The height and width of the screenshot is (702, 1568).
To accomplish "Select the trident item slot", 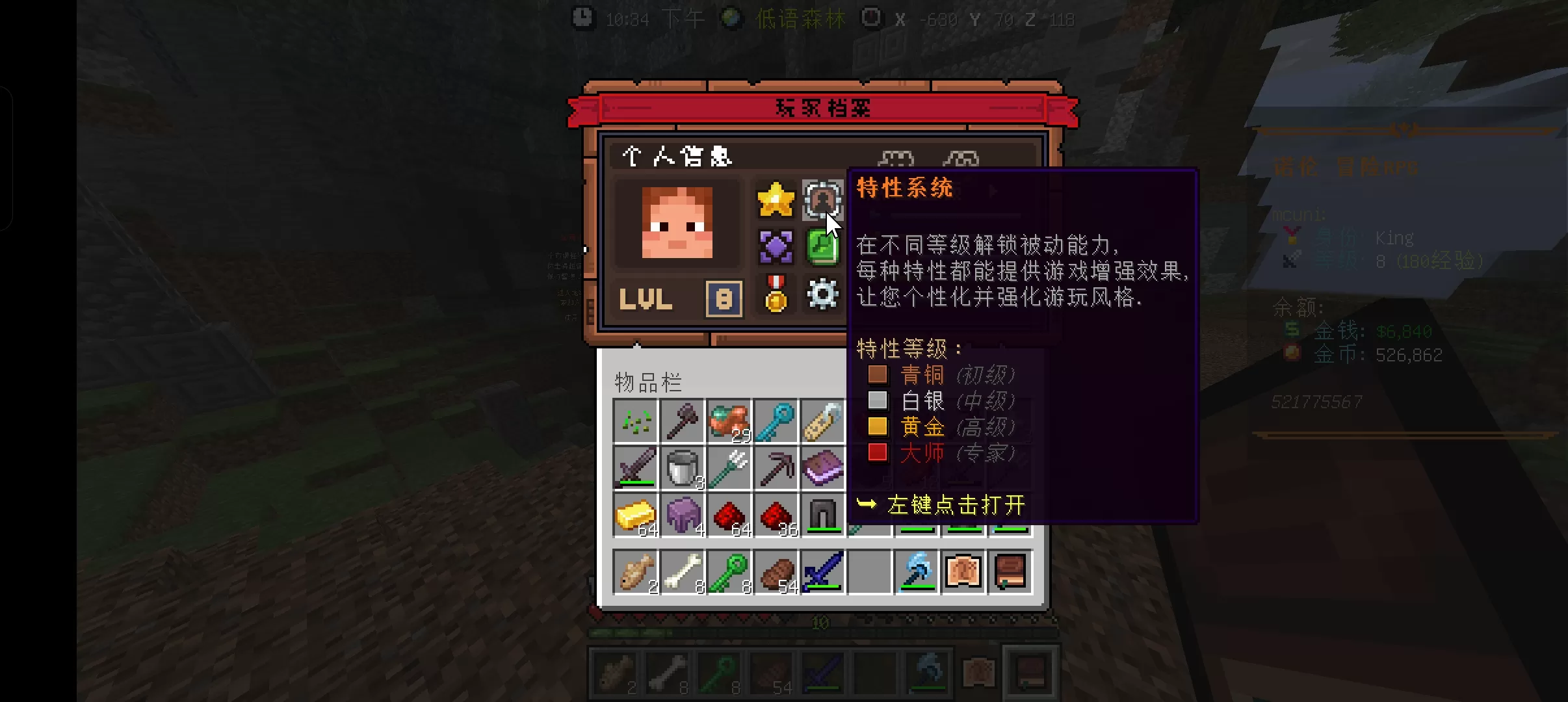I will (x=729, y=468).
